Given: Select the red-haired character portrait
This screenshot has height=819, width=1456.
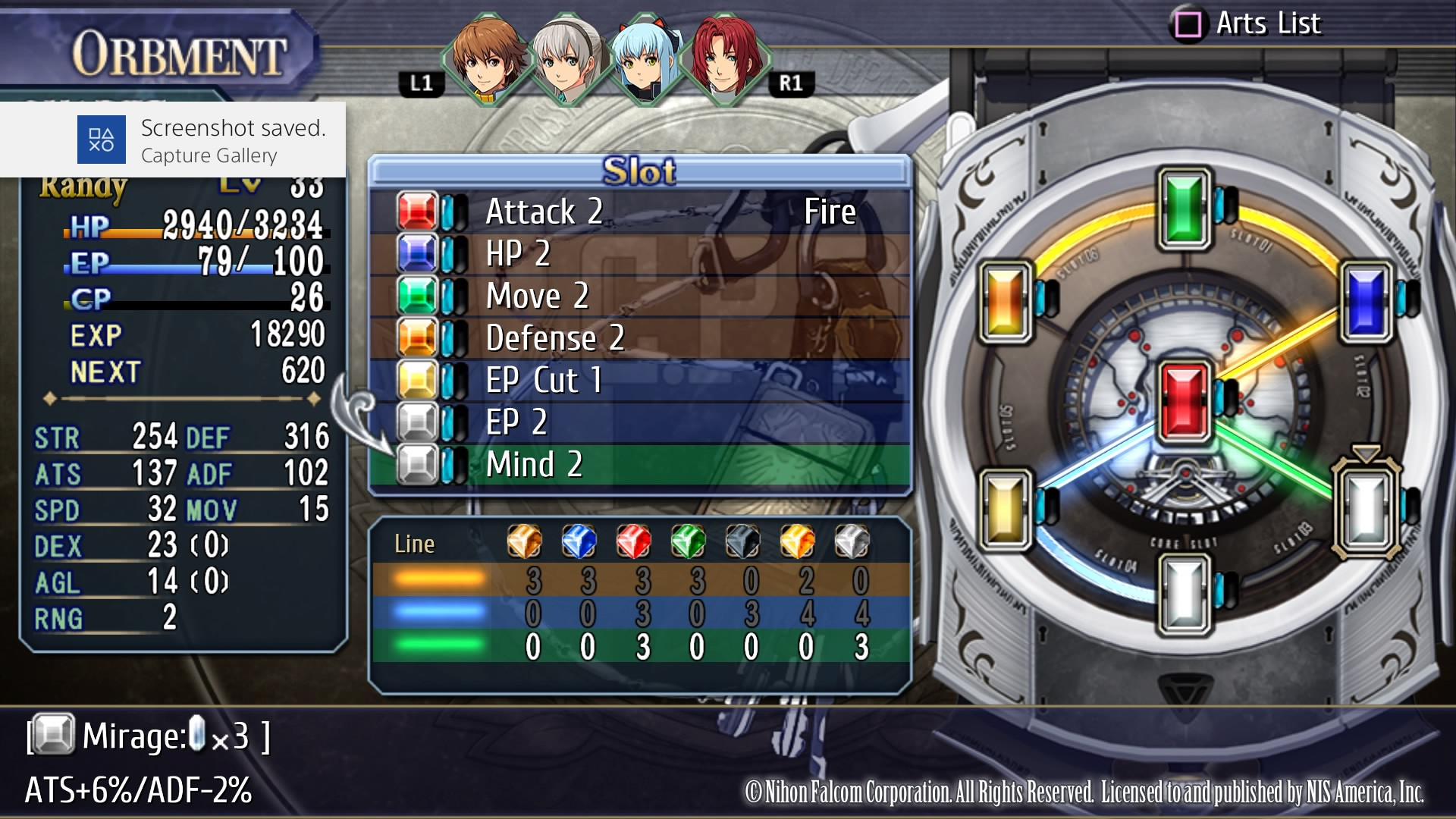Looking at the screenshot, I should (726, 61).
